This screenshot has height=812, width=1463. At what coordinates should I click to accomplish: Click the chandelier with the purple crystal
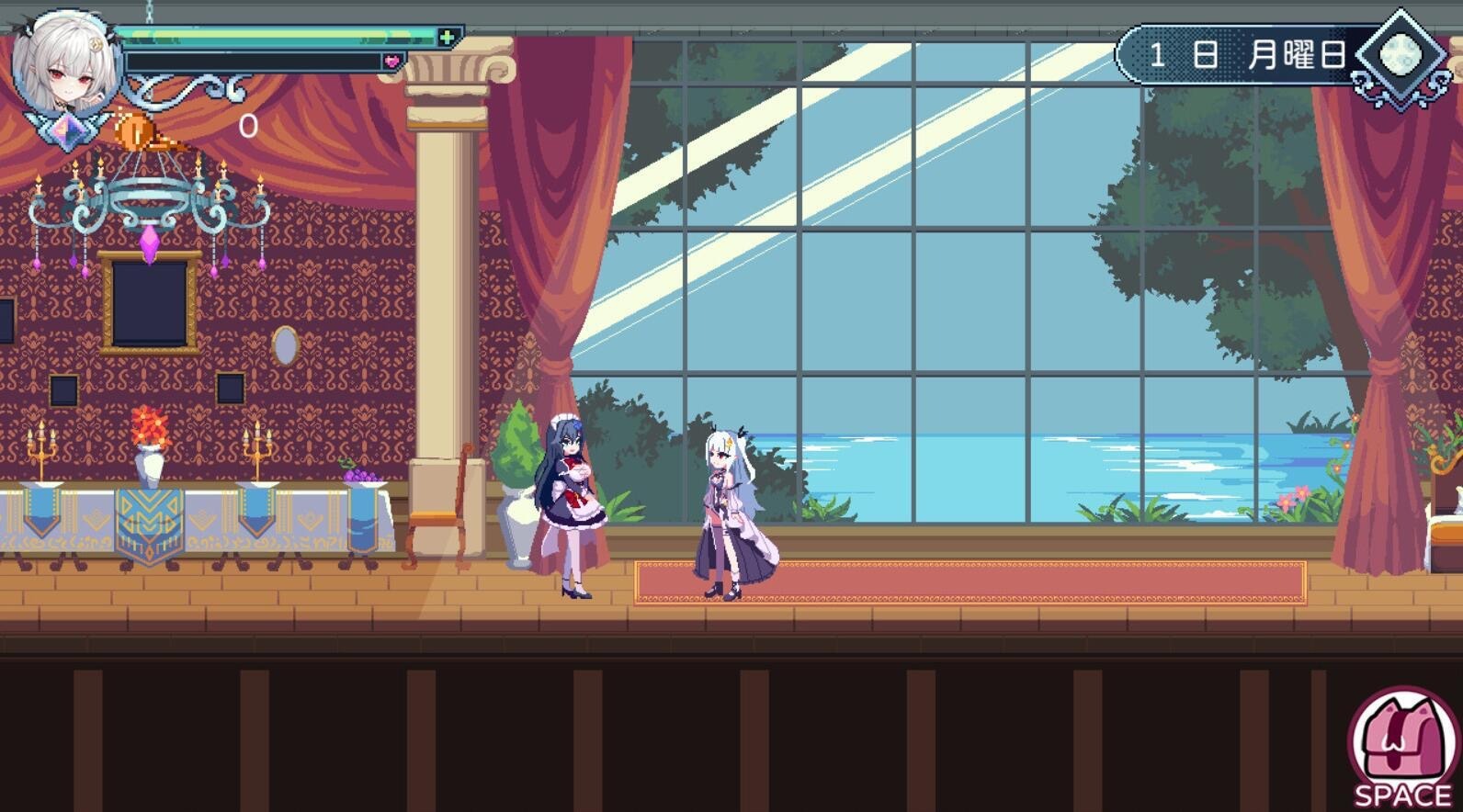pyautogui.click(x=147, y=202)
